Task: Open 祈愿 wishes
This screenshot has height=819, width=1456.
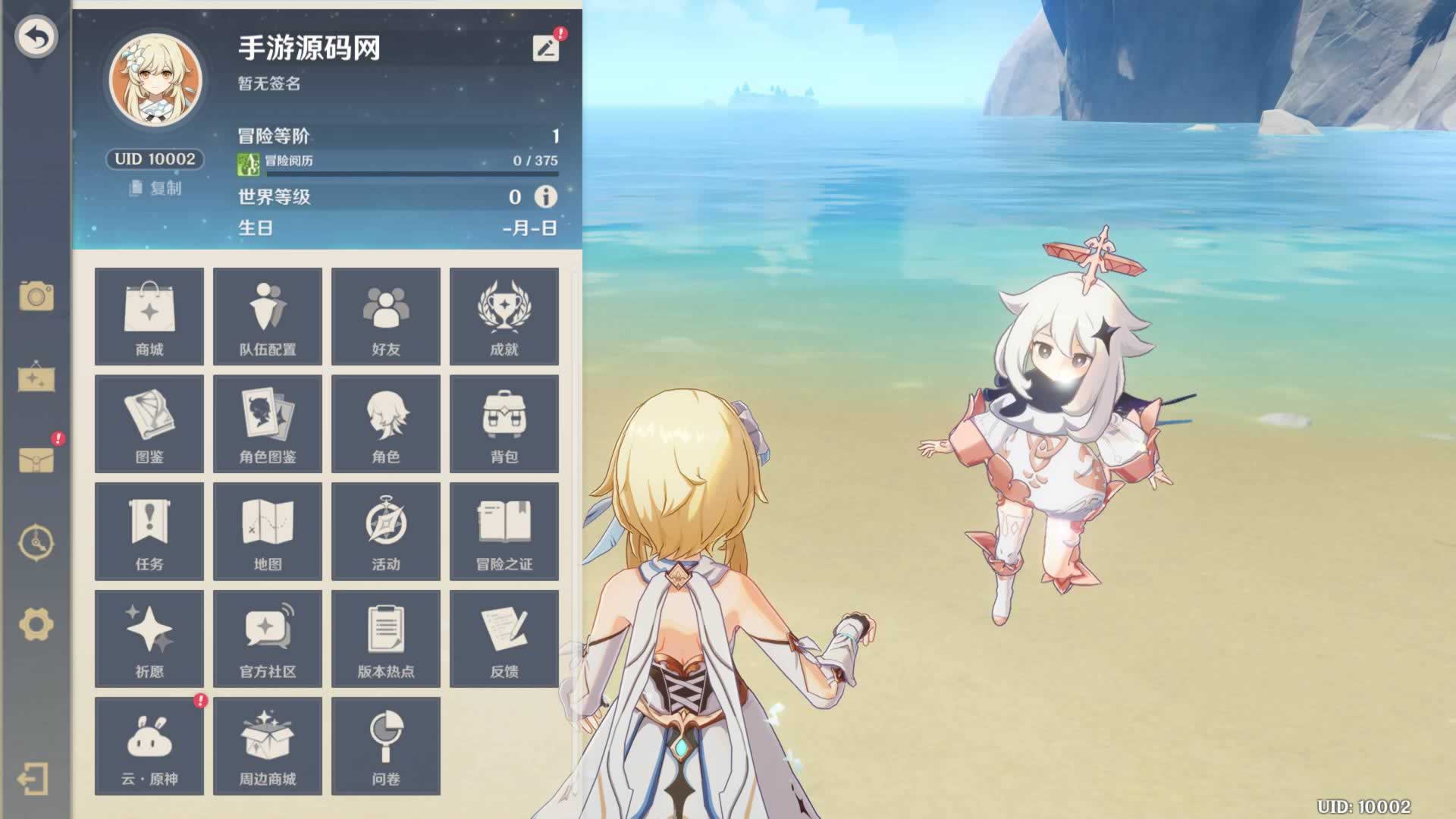Action: 149,639
